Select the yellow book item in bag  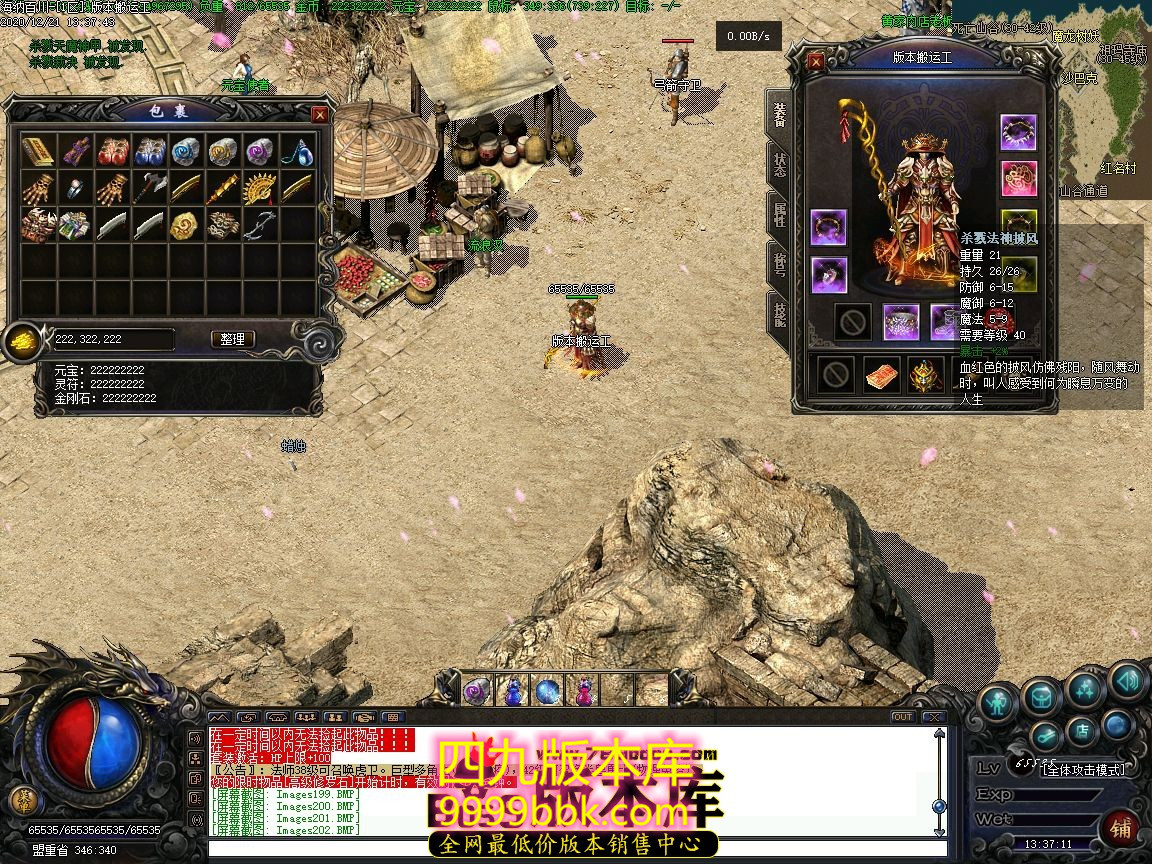point(38,152)
